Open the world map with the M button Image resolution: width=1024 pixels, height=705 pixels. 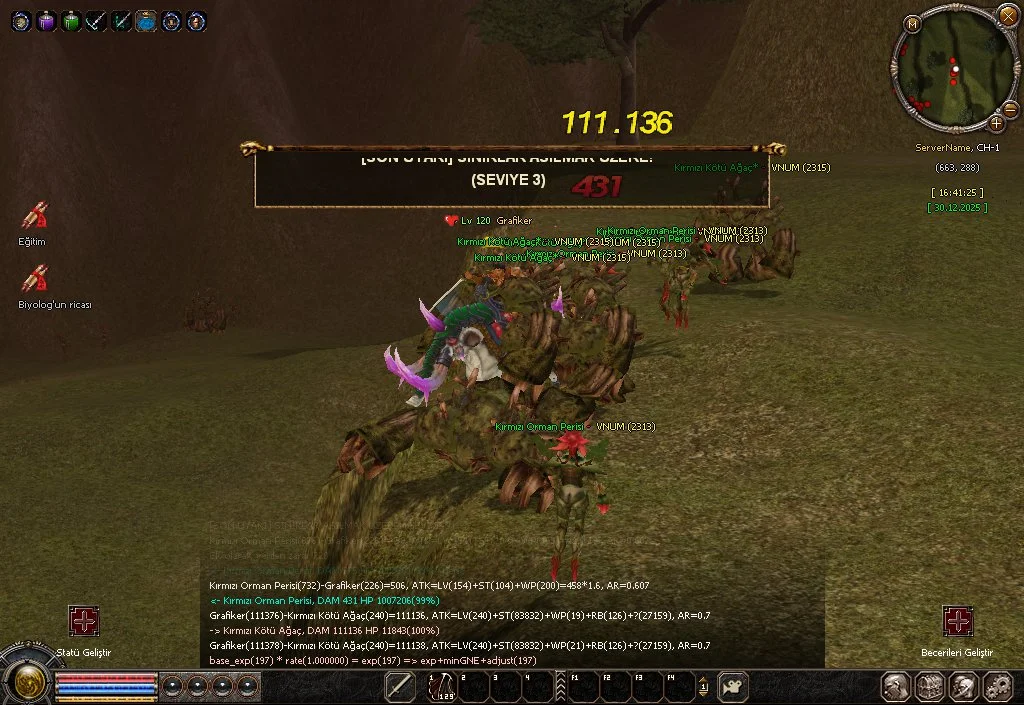[x=912, y=23]
